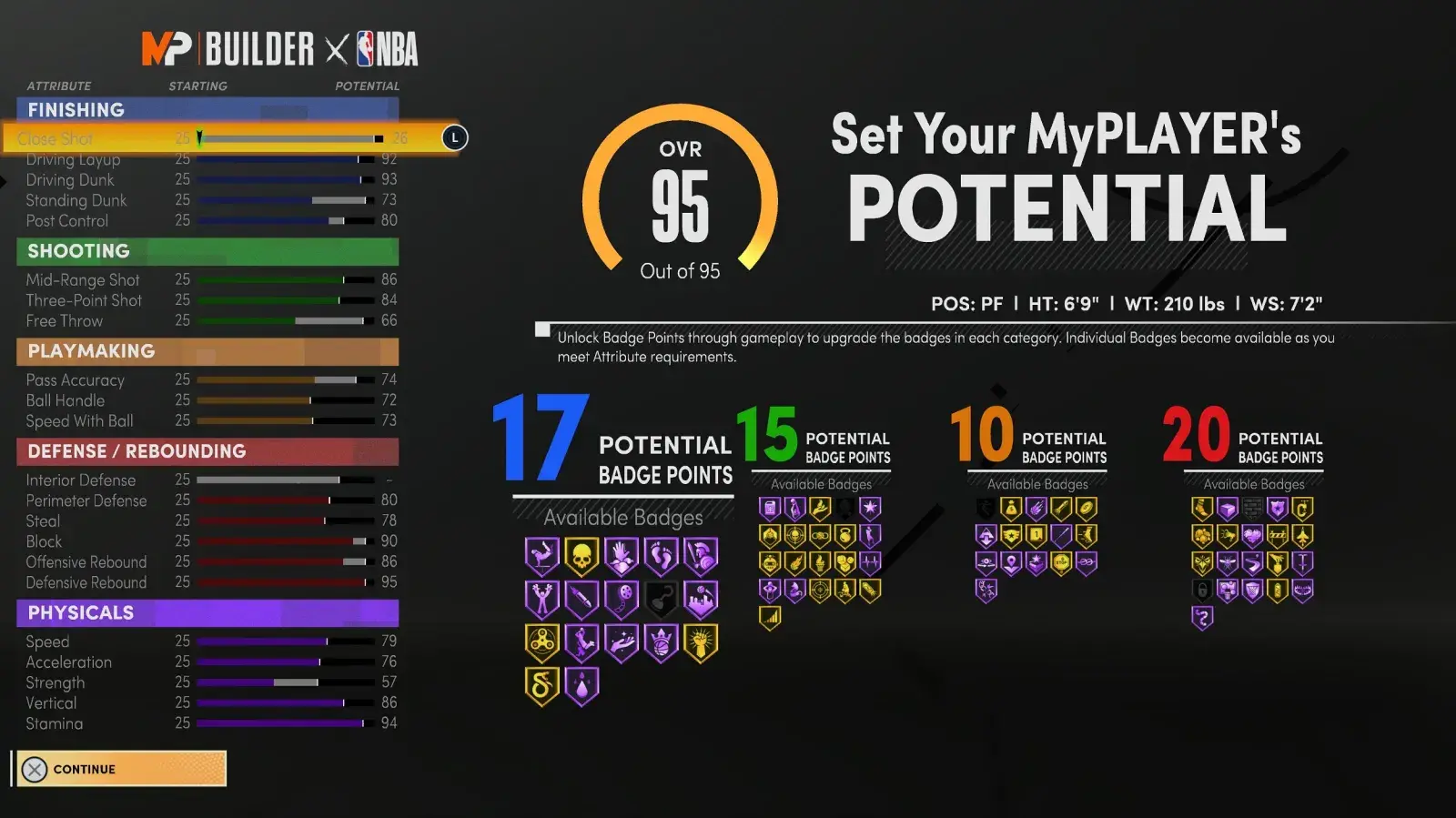Click the money bag badge under Playmaking

(x=1012, y=509)
